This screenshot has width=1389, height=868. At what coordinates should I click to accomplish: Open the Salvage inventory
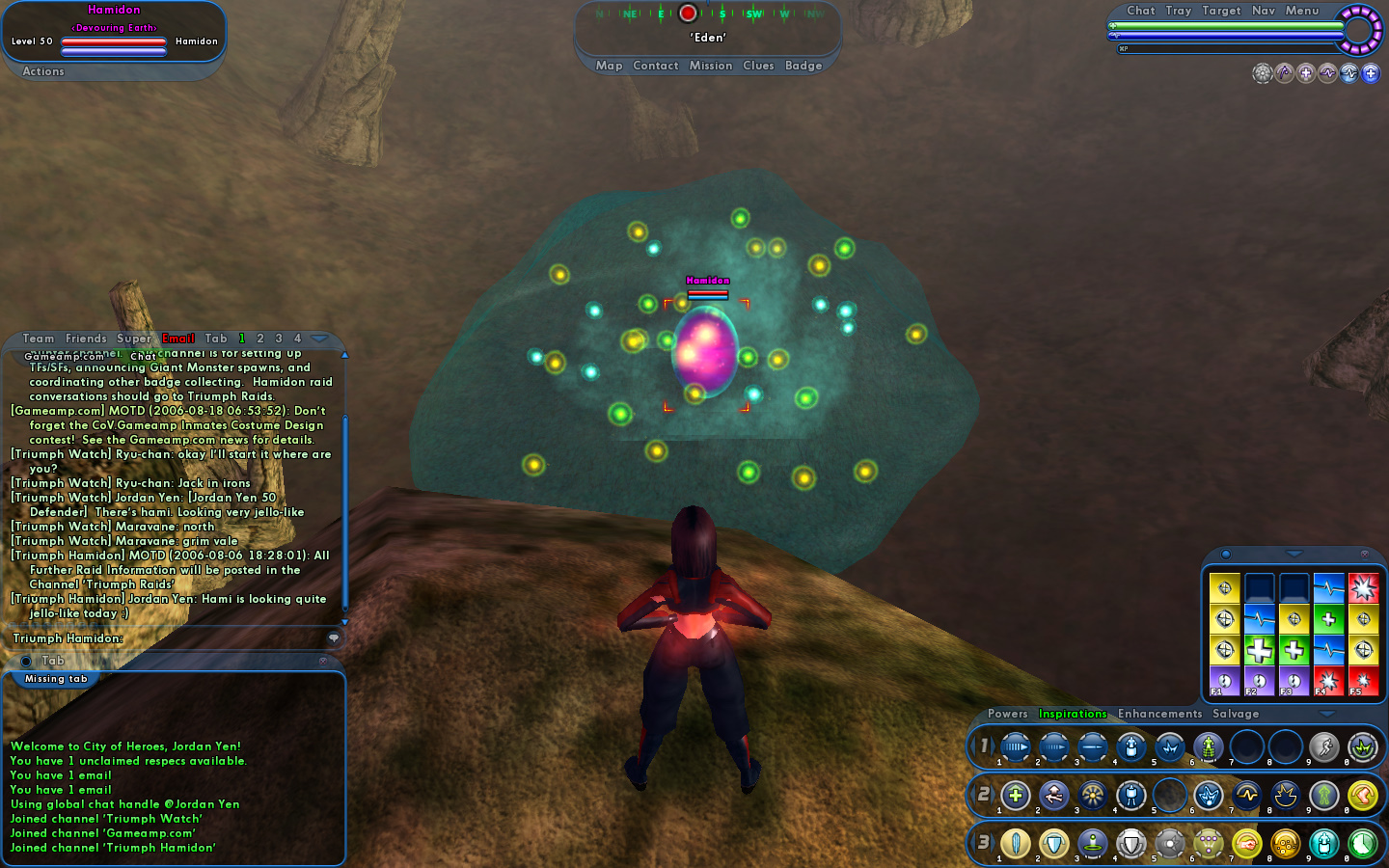[1236, 714]
